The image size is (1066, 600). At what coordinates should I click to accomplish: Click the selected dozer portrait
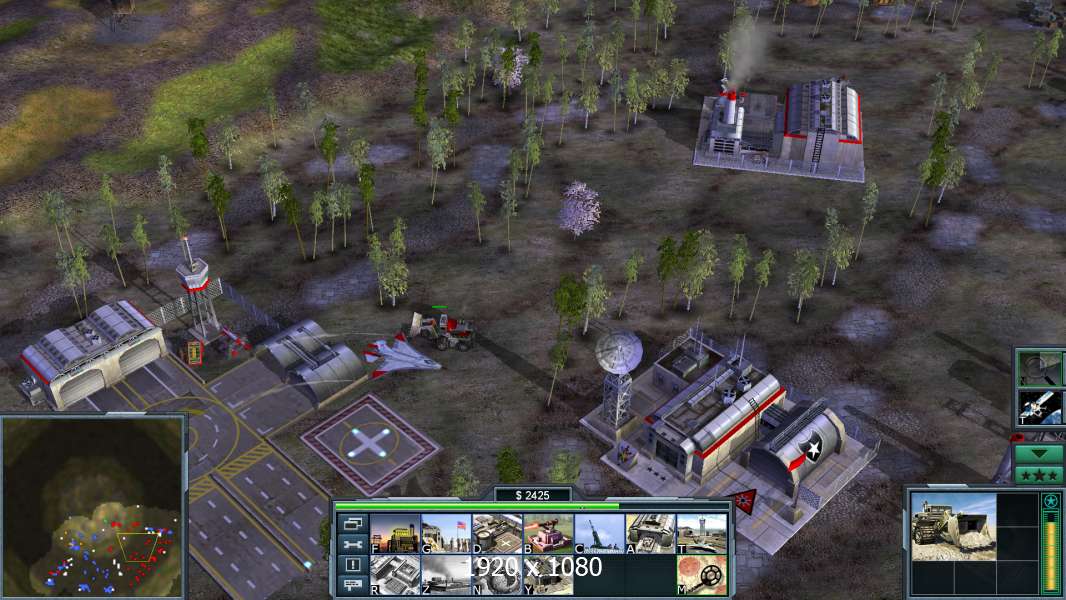tap(953, 526)
